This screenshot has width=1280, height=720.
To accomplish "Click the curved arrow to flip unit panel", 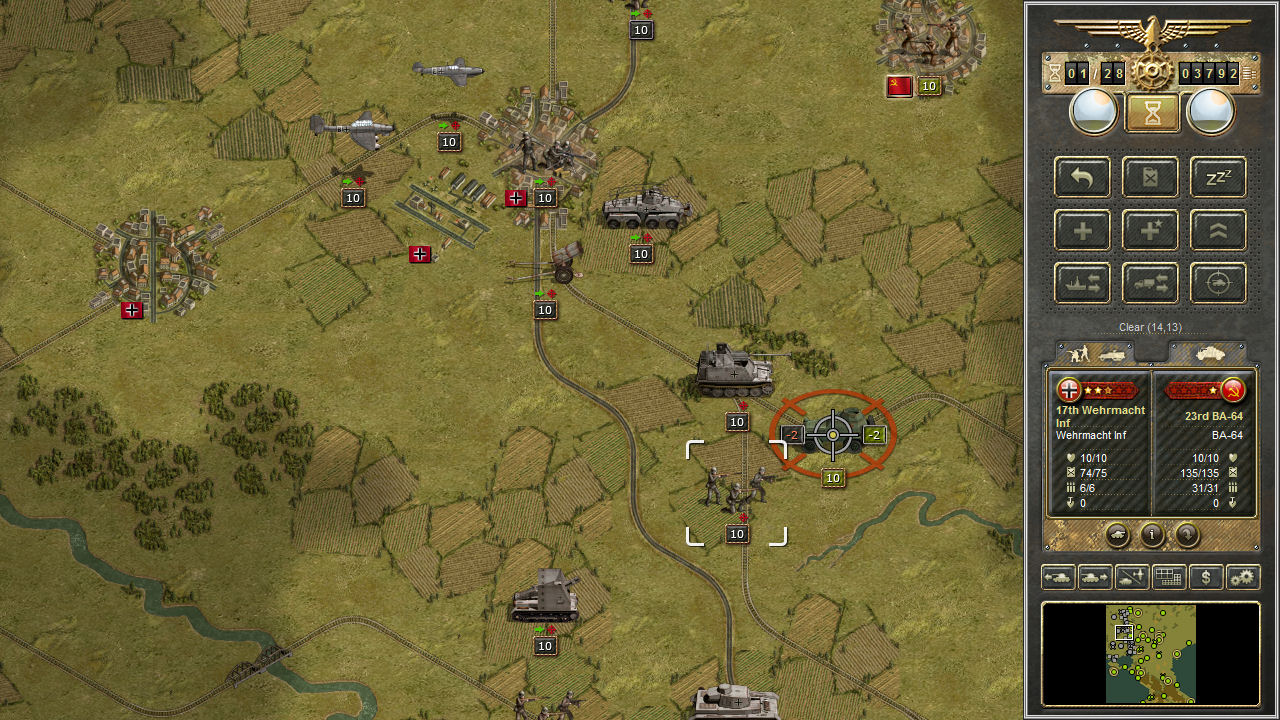I will (x=1187, y=535).
